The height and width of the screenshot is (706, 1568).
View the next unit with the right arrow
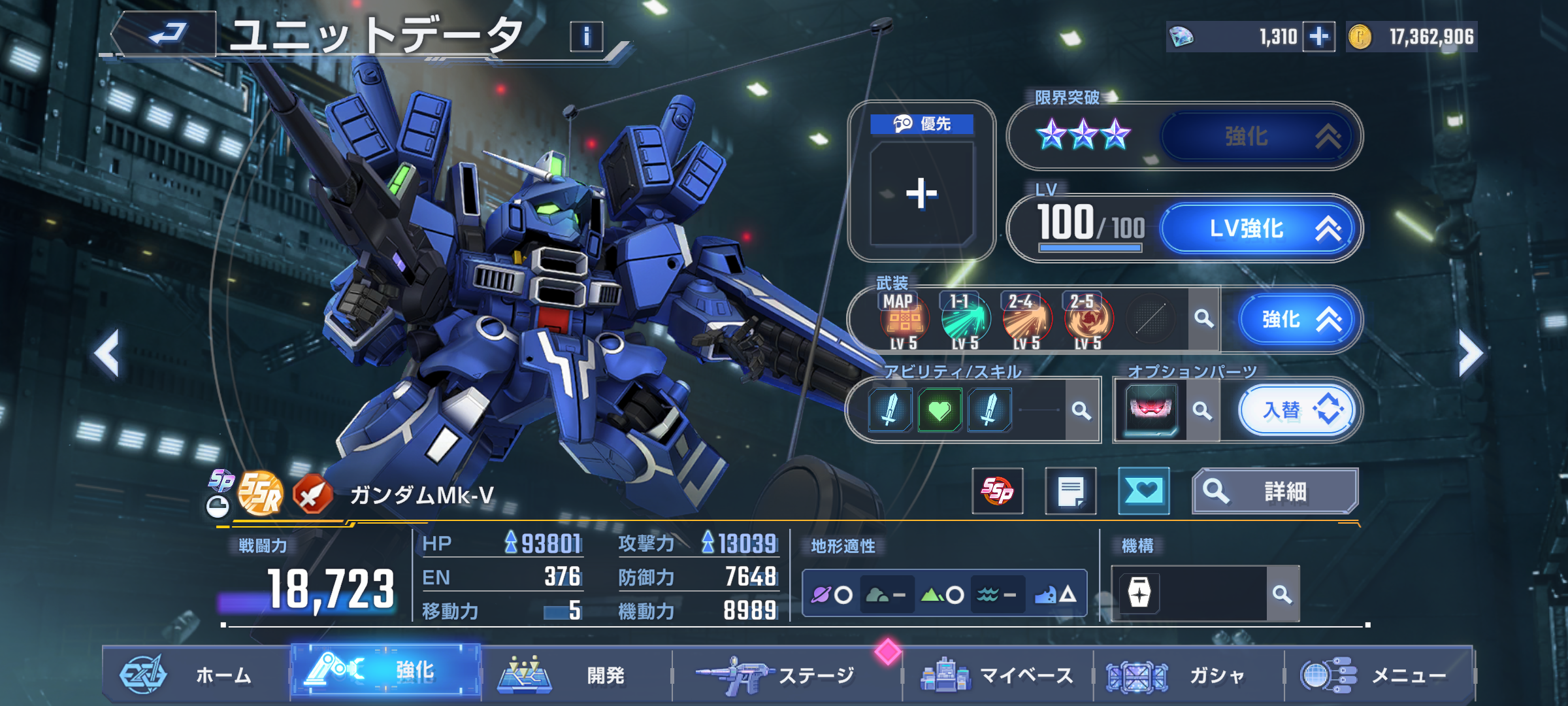[x=1470, y=353]
